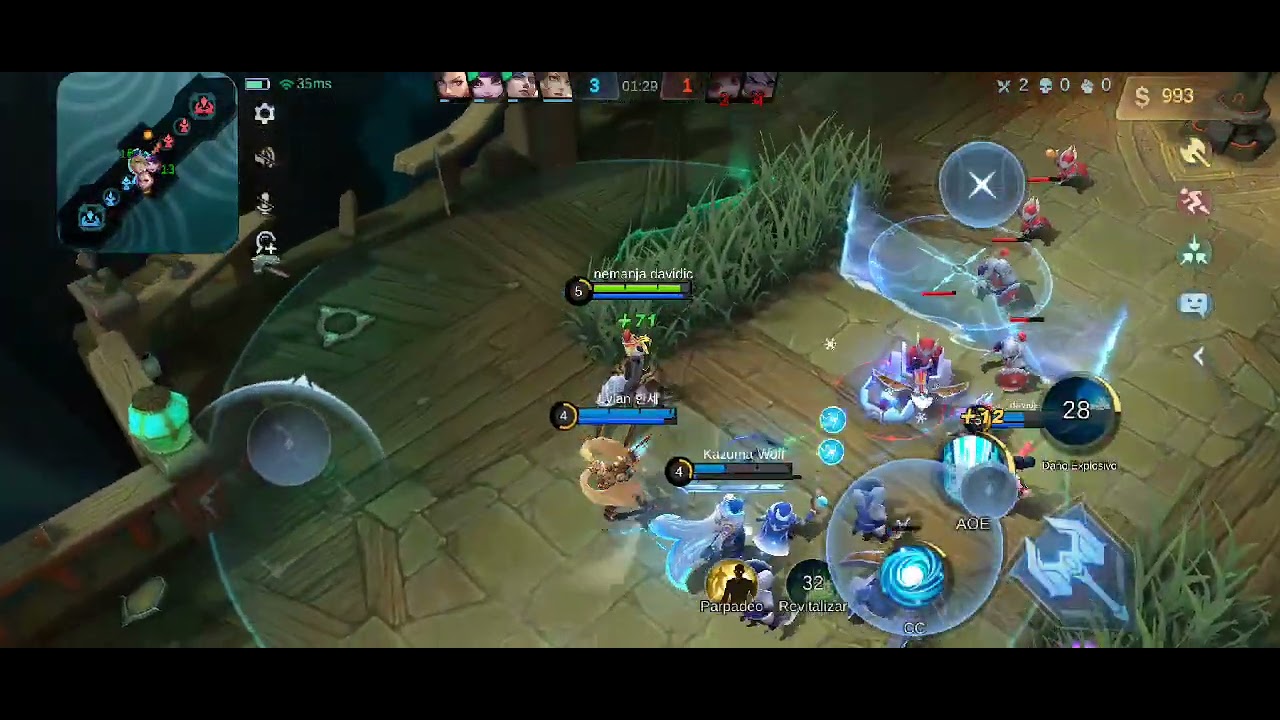Open settings with the gear icon
The width and height of the screenshot is (1280, 720).
[264, 114]
